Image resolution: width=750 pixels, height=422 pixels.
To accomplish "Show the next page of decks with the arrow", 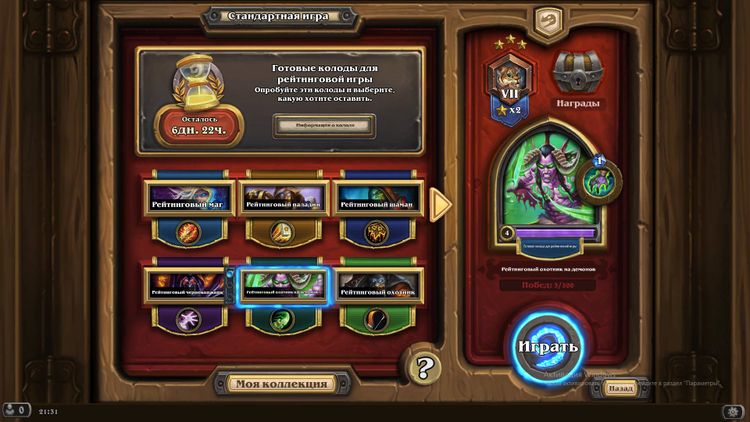I will coord(440,203).
